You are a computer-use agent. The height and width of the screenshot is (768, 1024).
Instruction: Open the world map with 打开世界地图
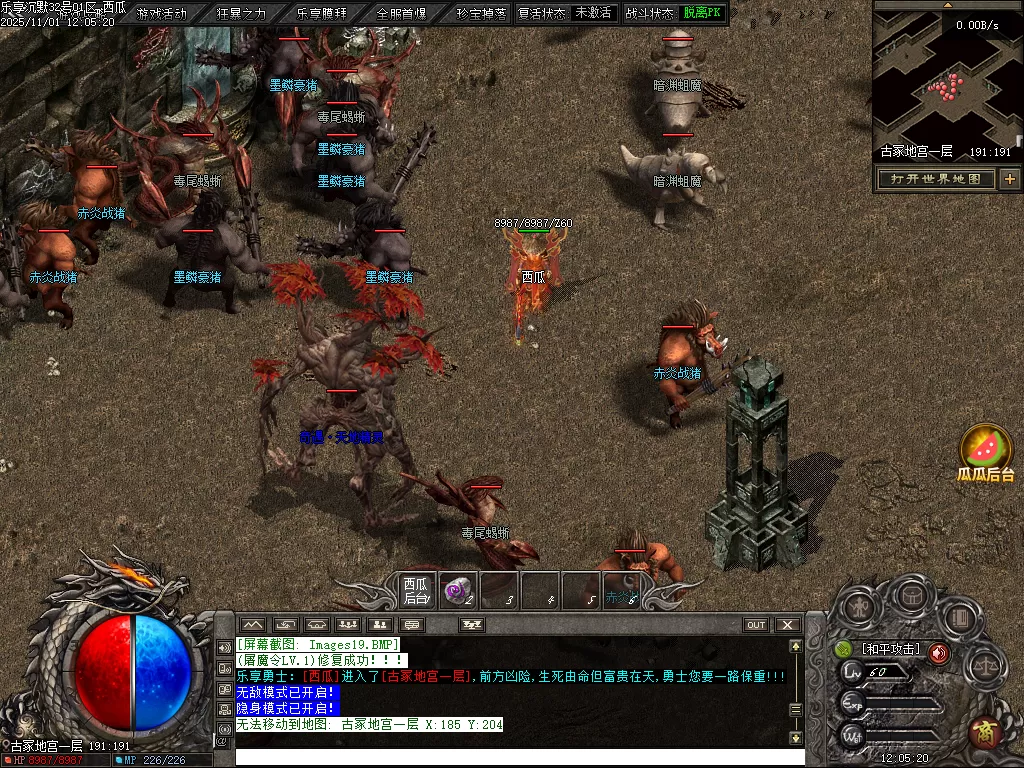point(935,179)
